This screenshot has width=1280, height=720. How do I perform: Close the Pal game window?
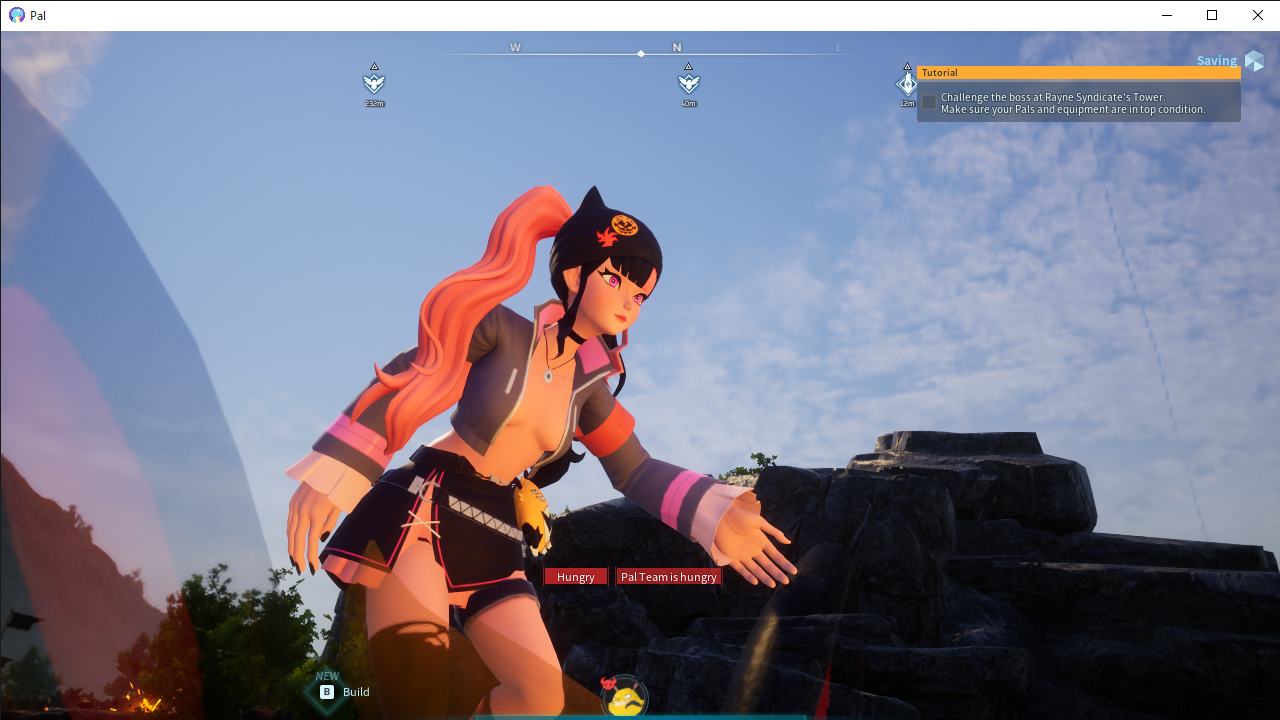point(1257,15)
